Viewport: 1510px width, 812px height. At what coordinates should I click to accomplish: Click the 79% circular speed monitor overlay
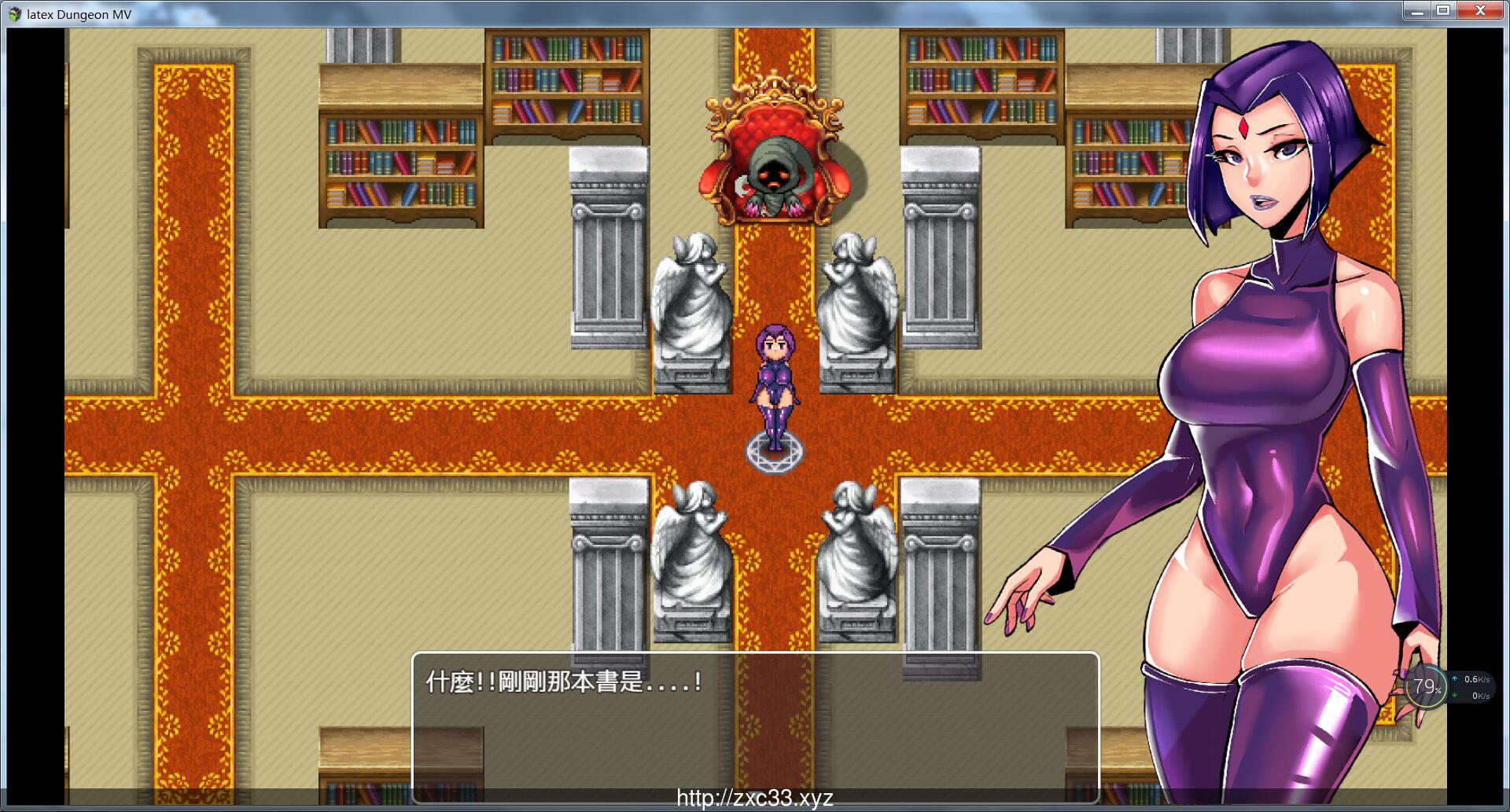pyautogui.click(x=1425, y=686)
